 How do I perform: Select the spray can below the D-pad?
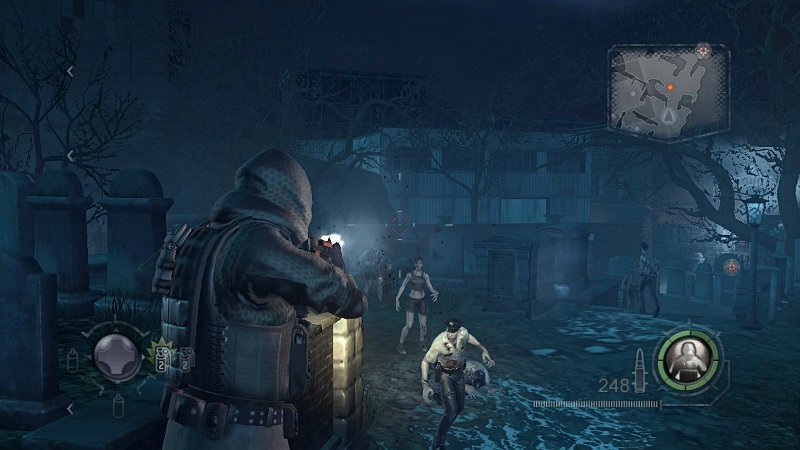click(118, 404)
